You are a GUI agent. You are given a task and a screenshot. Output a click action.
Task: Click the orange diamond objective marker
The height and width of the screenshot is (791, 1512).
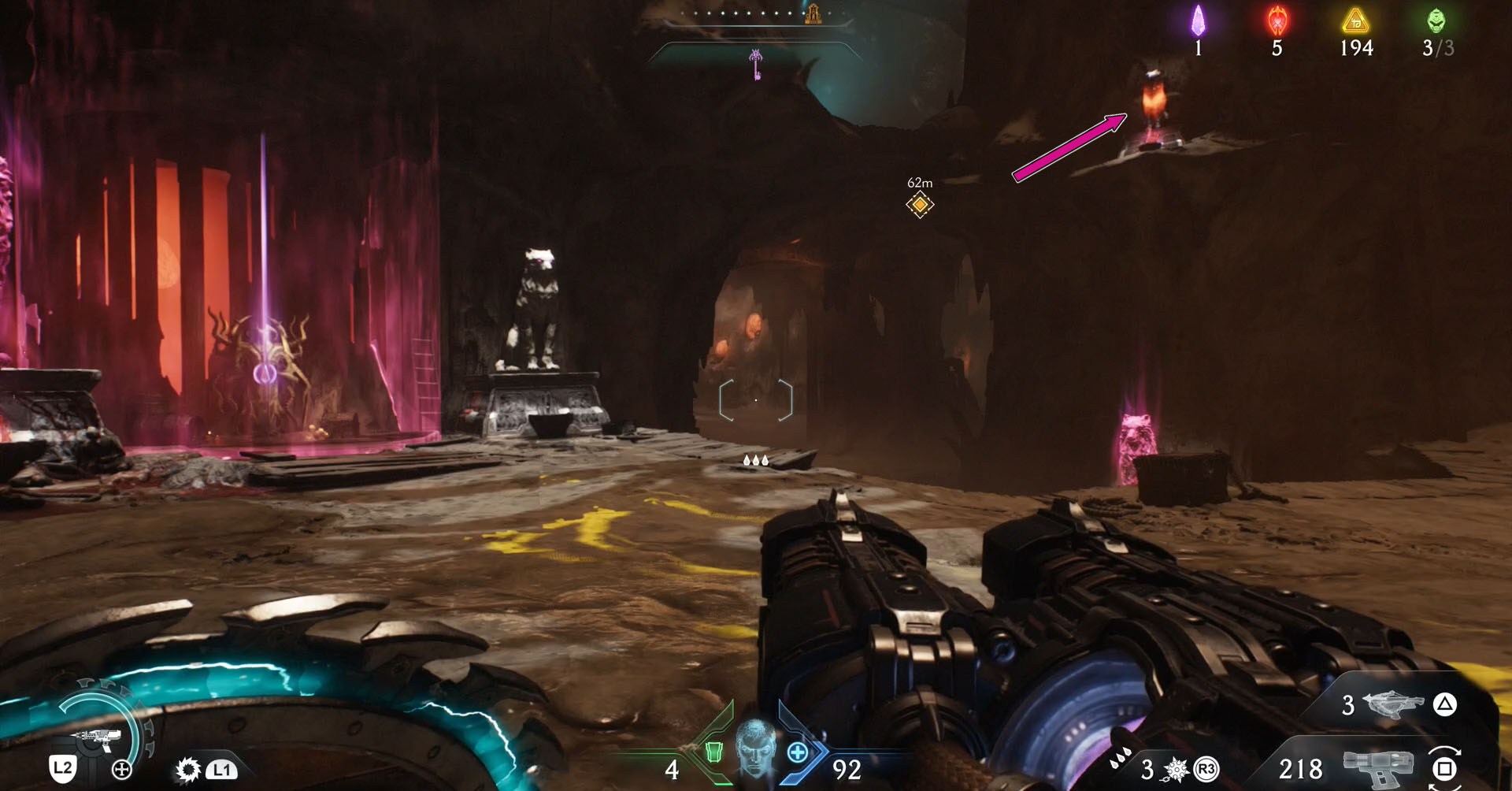coord(919,205)
